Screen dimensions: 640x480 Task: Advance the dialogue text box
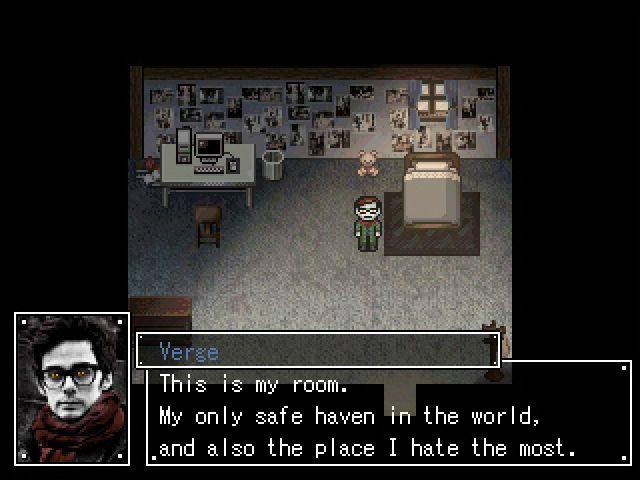pyautogui.click(x=390, y=416)
